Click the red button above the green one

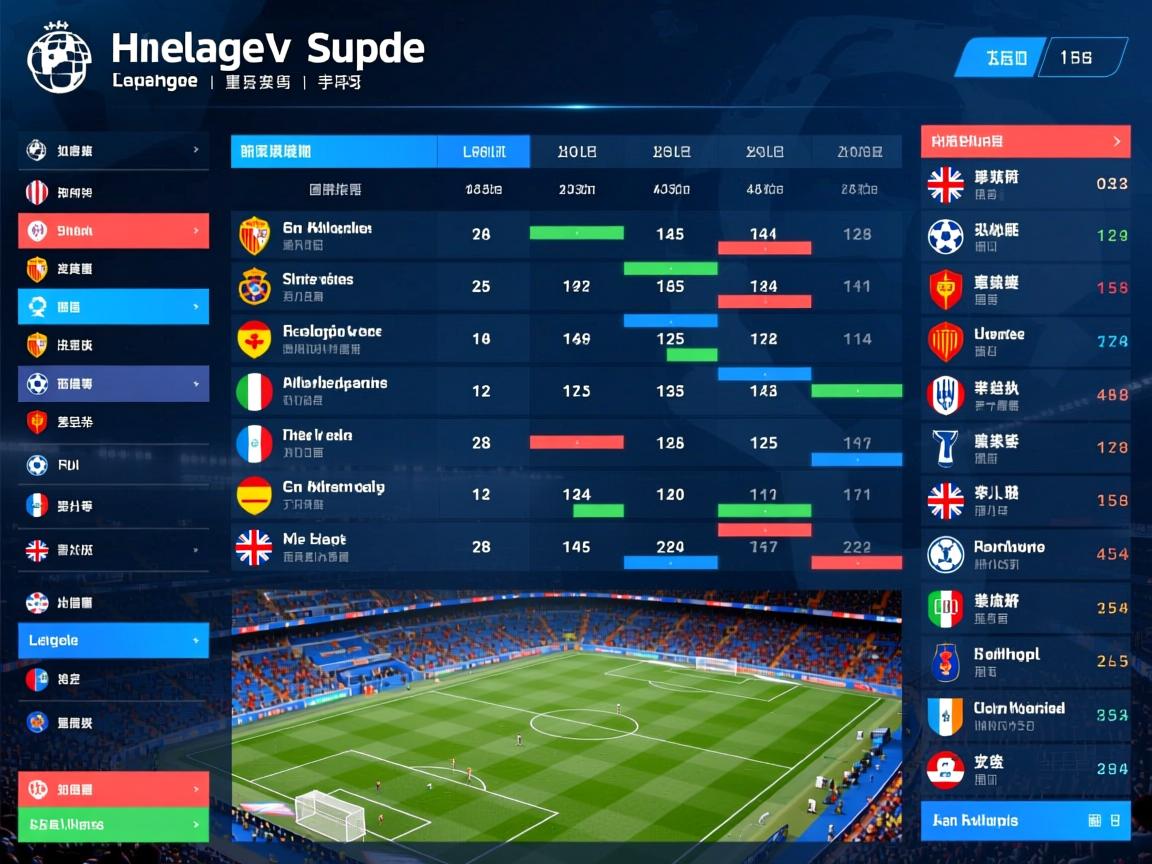[x=113, y=789]
